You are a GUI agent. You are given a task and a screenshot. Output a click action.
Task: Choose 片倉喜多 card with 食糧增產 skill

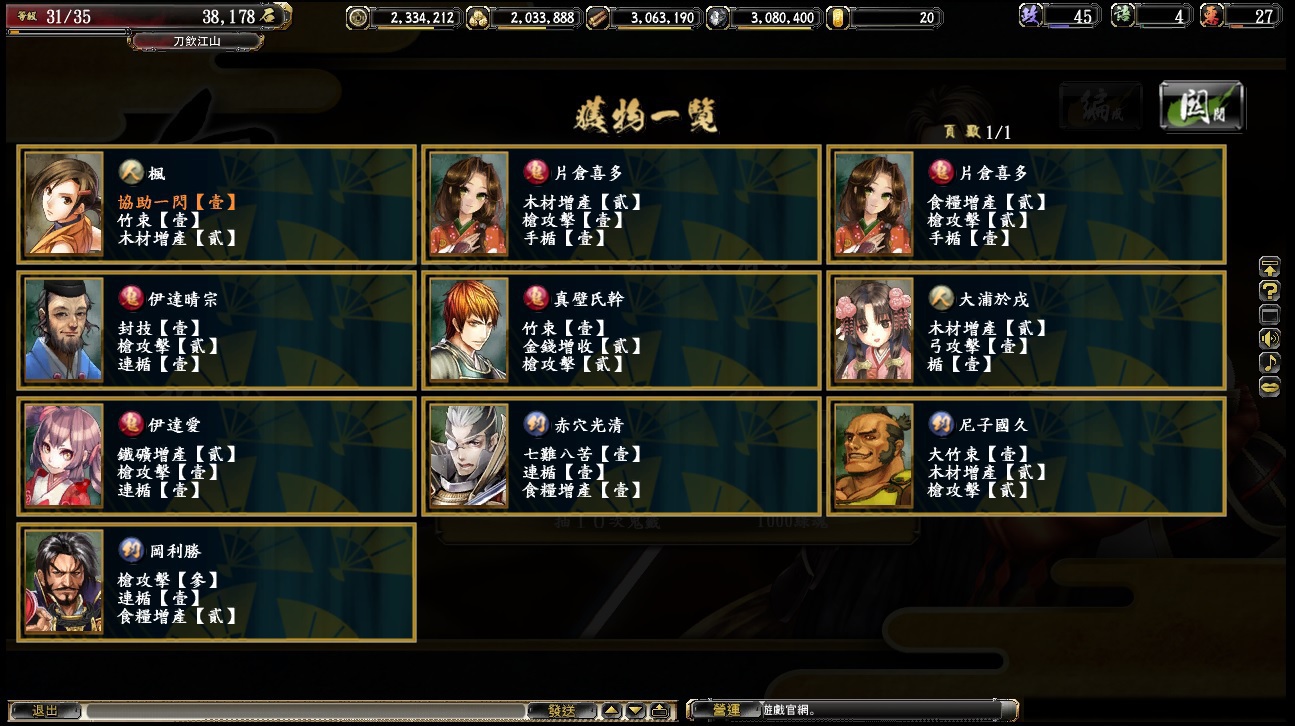tap(1026, 204)
